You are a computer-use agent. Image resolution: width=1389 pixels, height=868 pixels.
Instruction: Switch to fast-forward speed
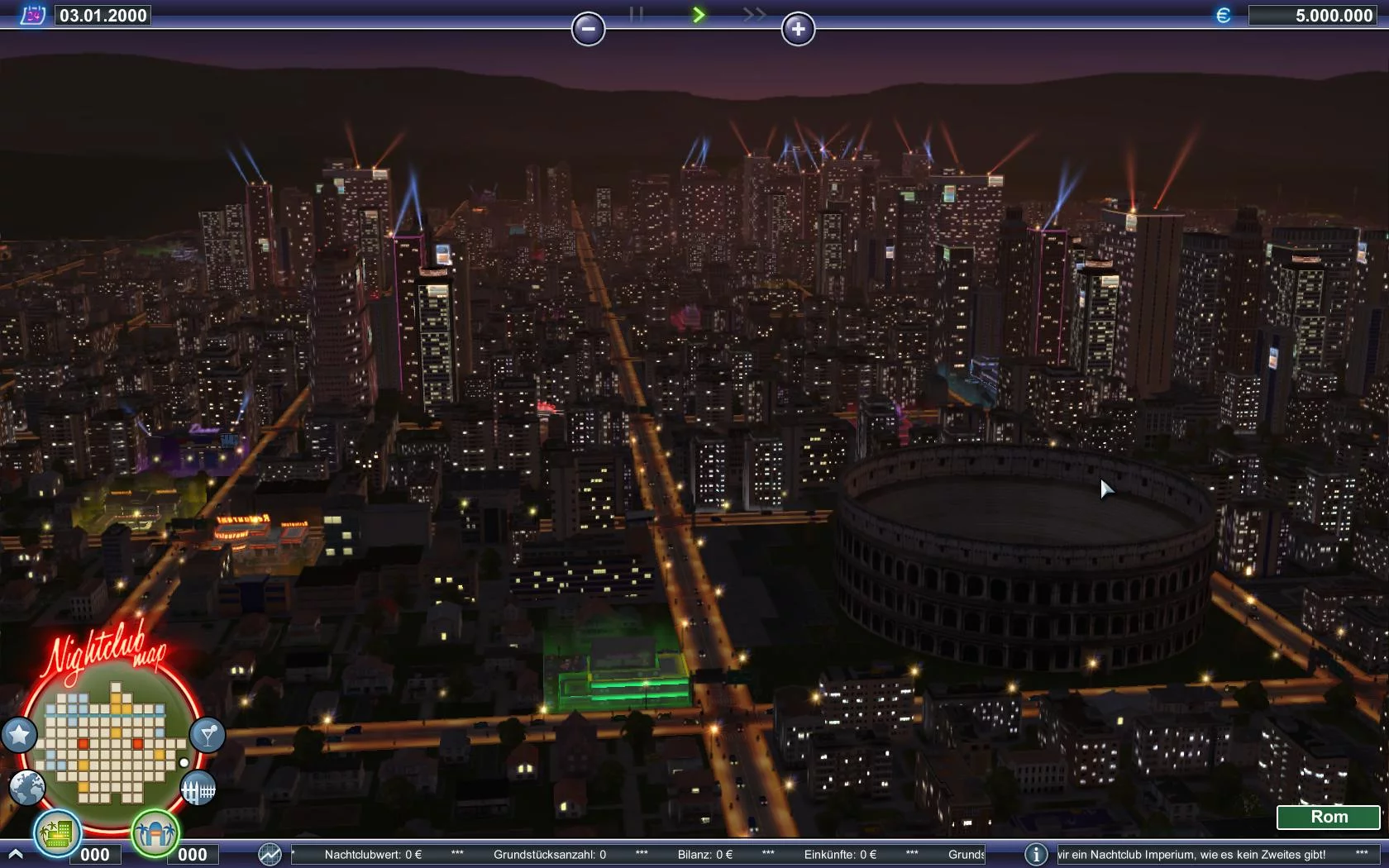pos(753,14)
